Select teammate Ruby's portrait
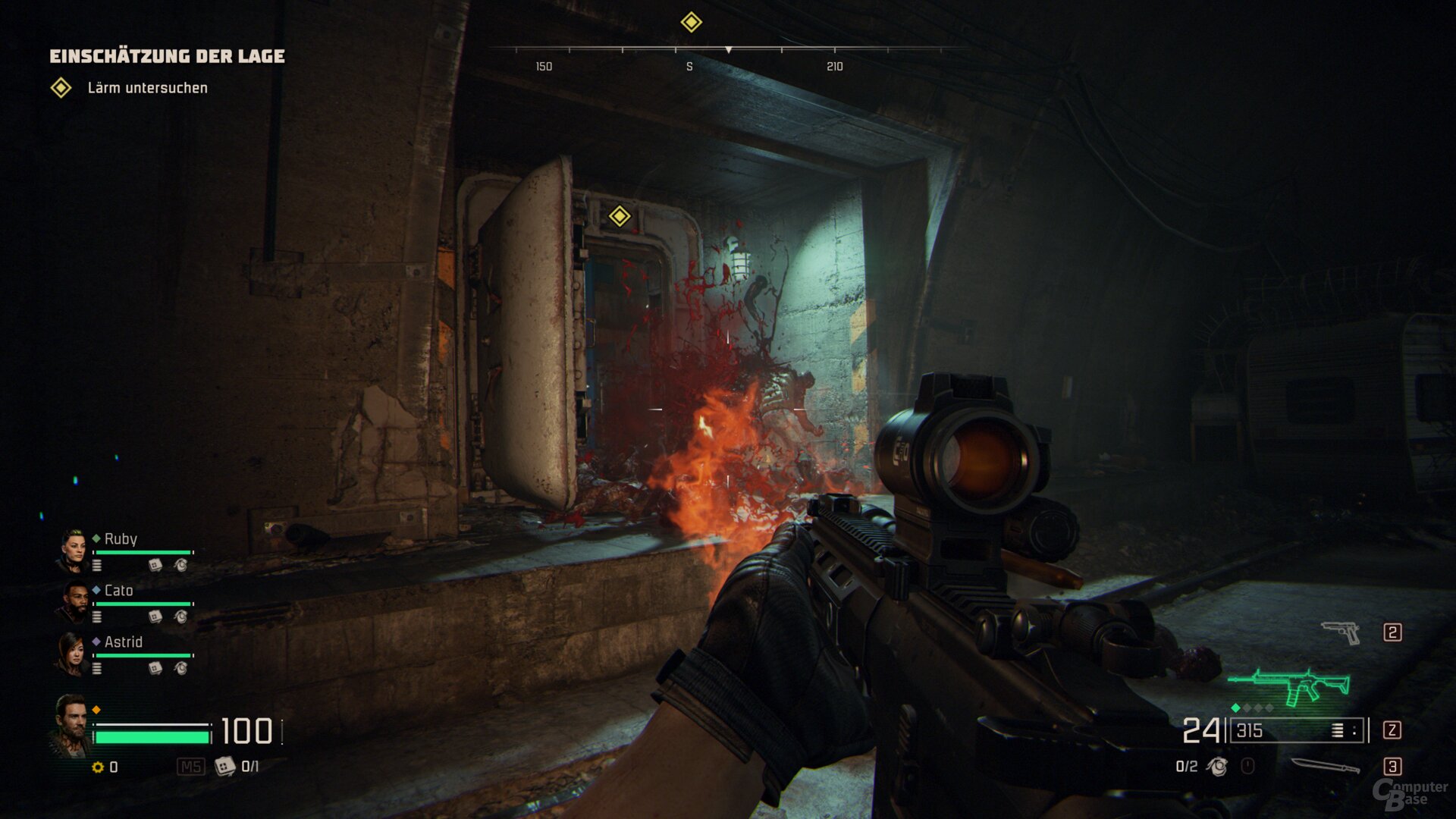 [x=74, y=551]
